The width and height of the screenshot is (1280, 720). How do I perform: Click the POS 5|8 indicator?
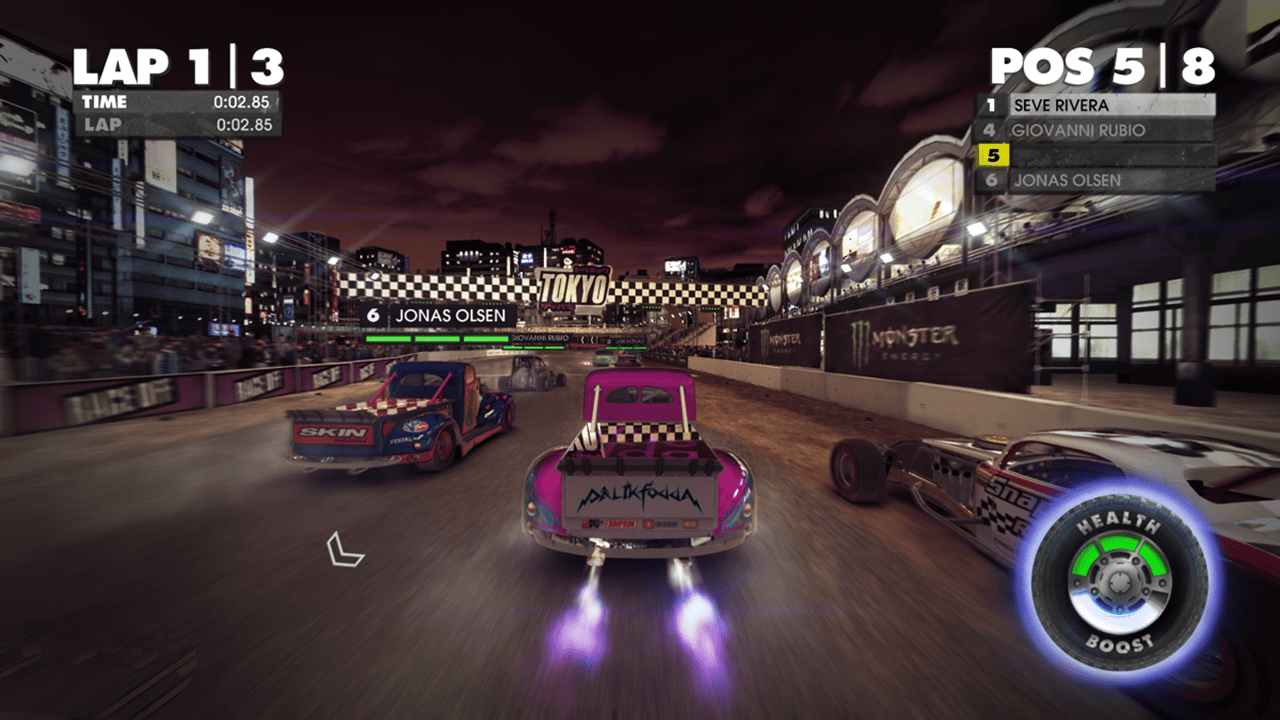pyautogui.click(x=1100, y=63)
